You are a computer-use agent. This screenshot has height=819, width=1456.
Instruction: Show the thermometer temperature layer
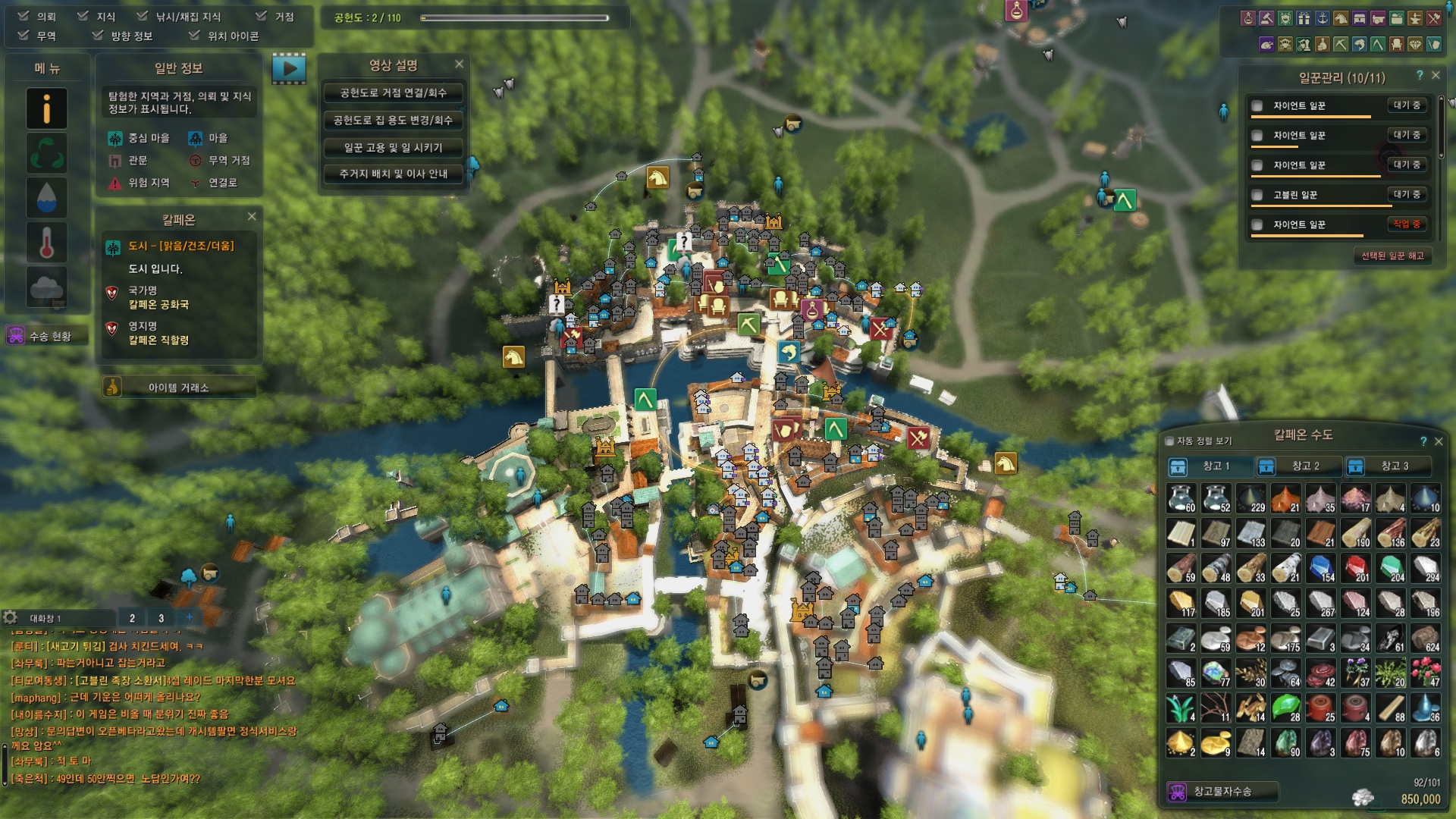(x=47, y=243)
